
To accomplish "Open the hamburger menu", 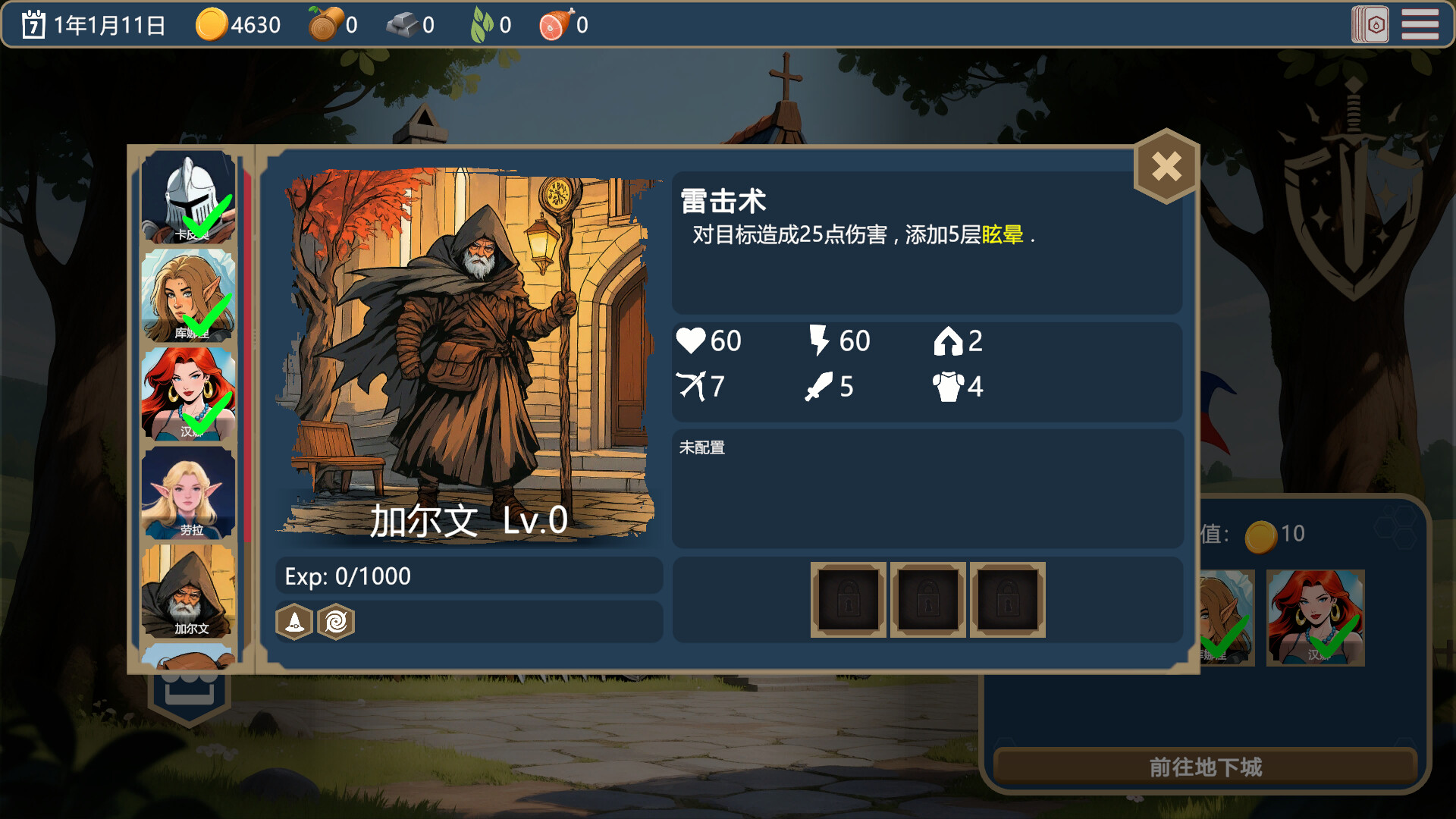I will tap(1421, 25).
